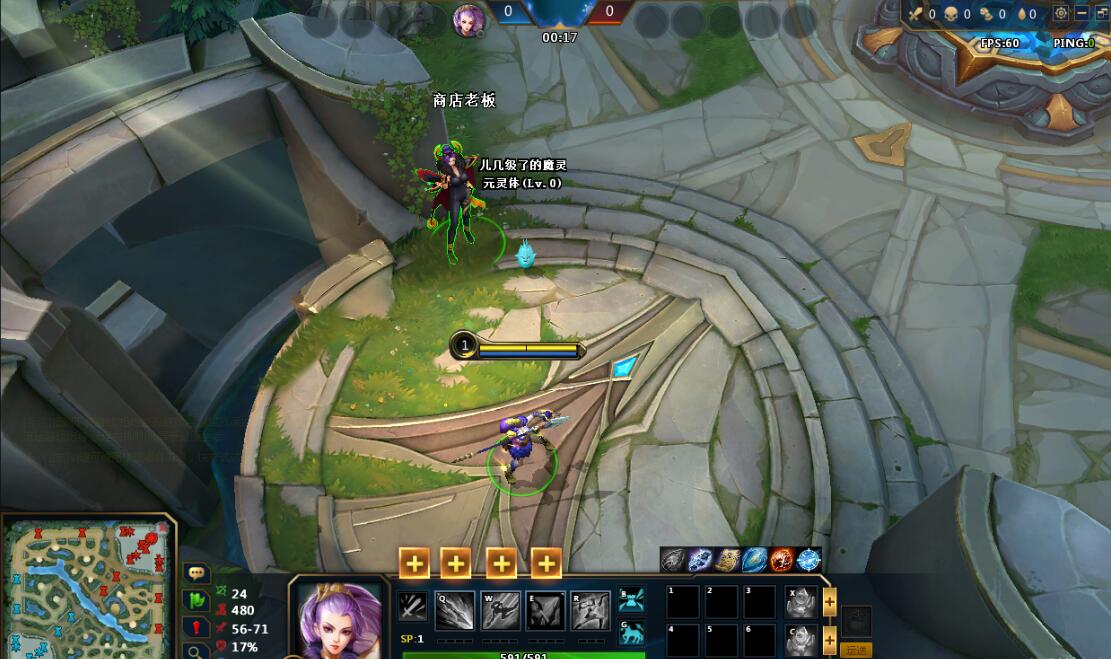The width and height of the screenshot is (1111, 659).
Task: Select the X consumable item slot
Action: tap(801, 602)
